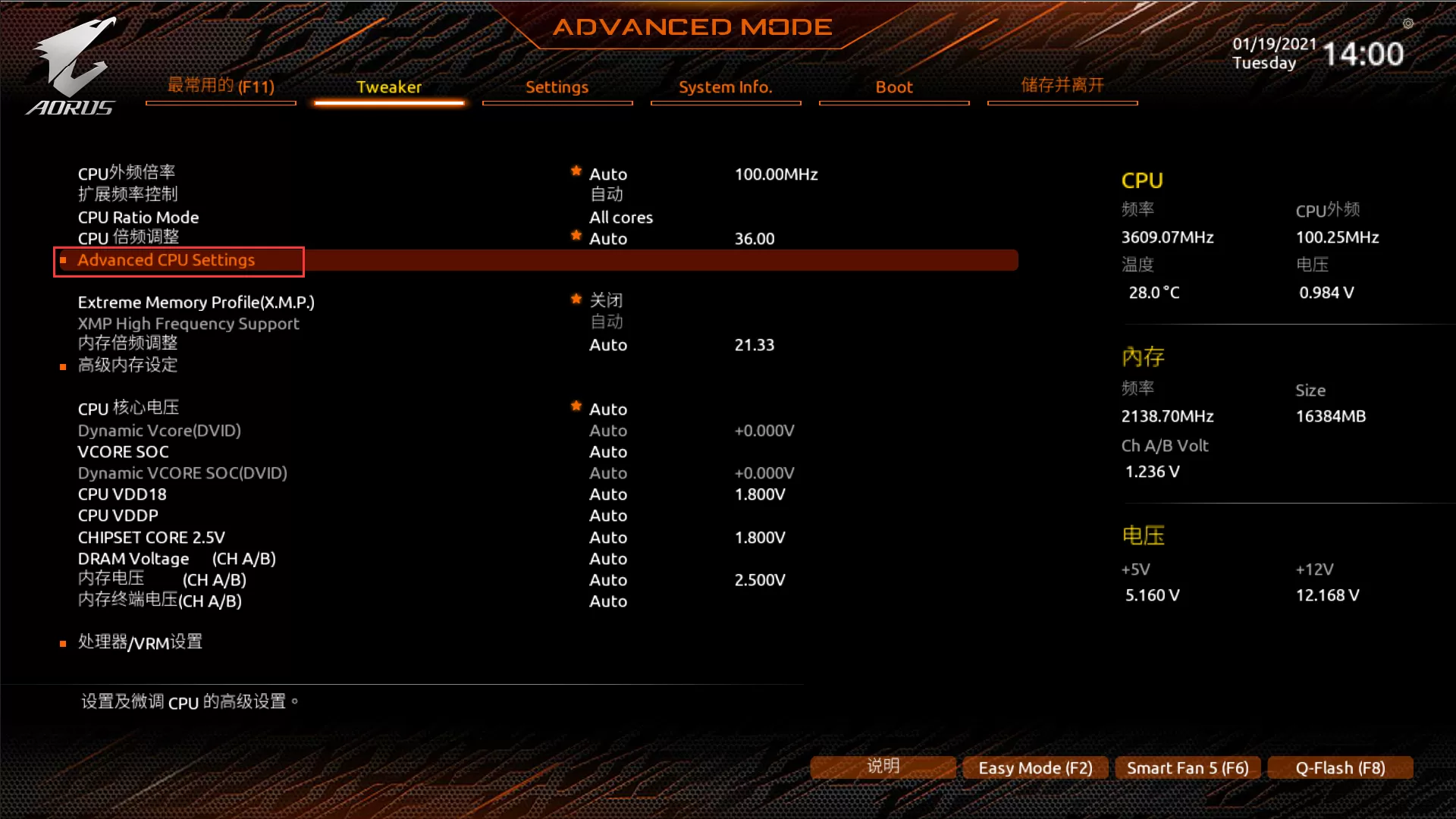The height and width of the screenshot is (819, 1456).
Task: Switch to the Settings tab
Action: click(x=557, y=87)
